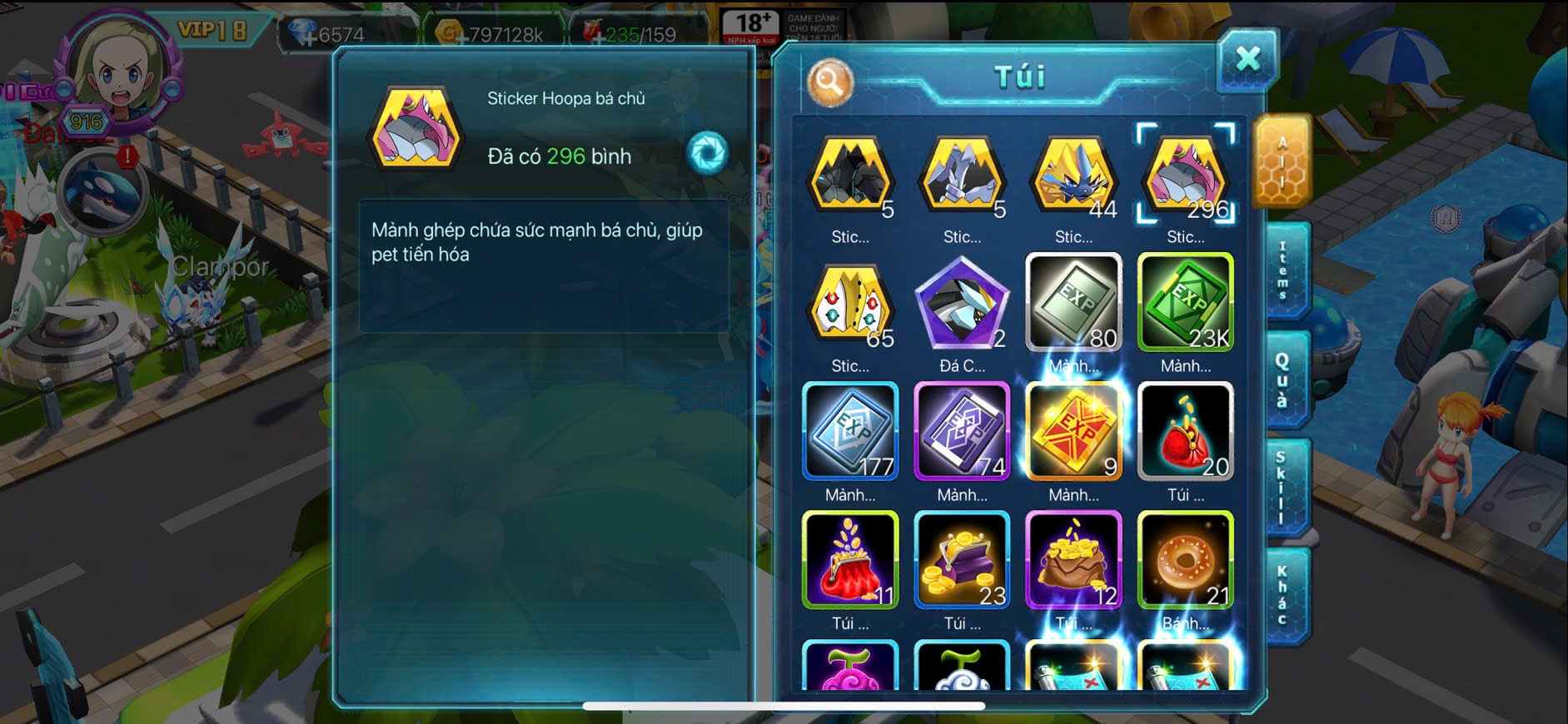Viewport: 1568px width, 724px height.
Task: Choose the blue EXP card with 177
Action: 850,432
